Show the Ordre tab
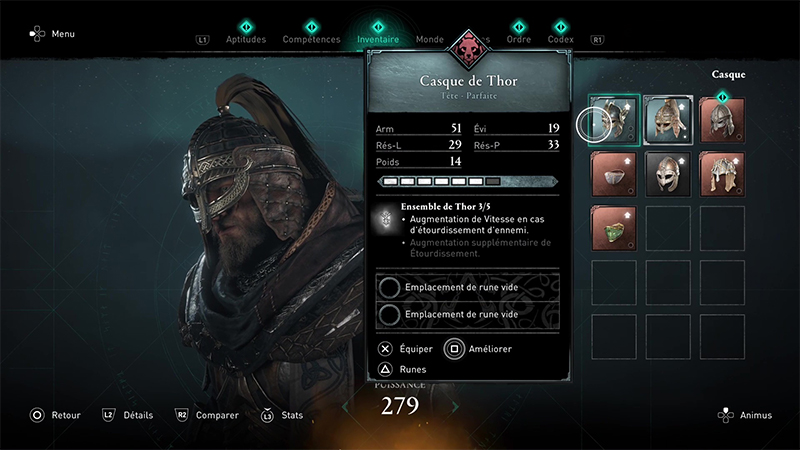800x450 pixels. [518, 40]
